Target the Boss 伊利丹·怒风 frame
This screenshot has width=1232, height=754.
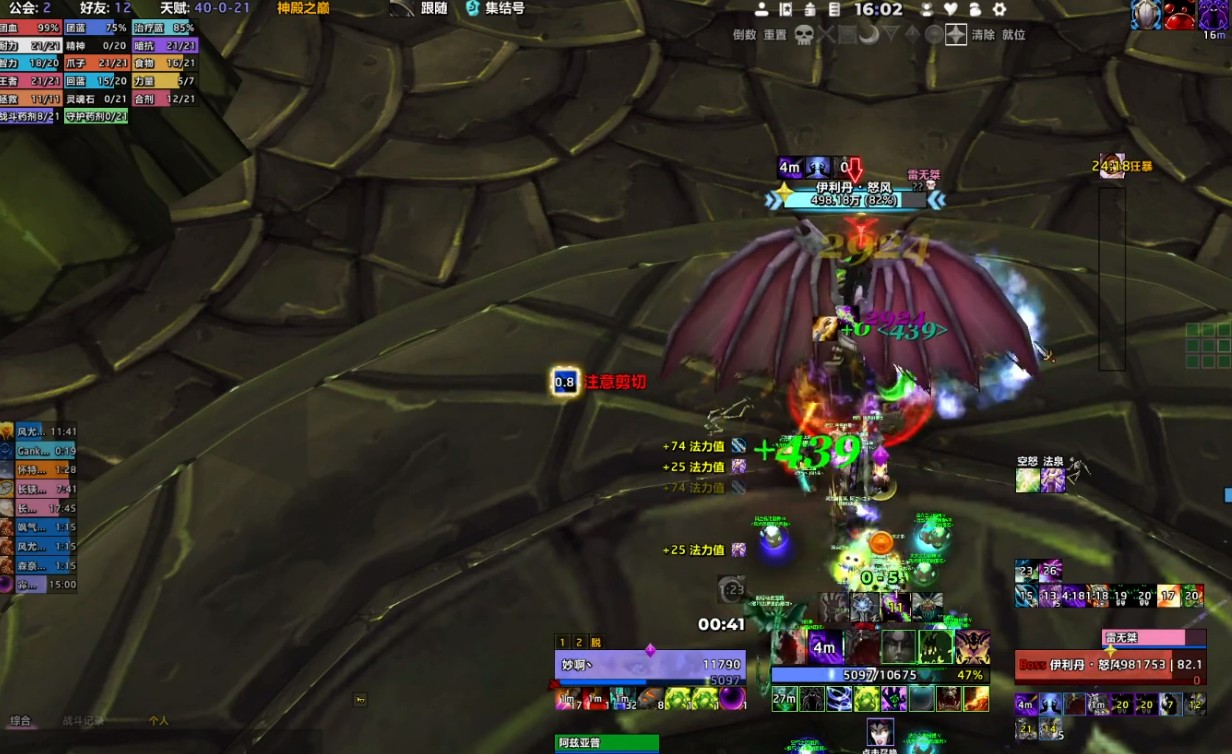[x=1108, y=663]
